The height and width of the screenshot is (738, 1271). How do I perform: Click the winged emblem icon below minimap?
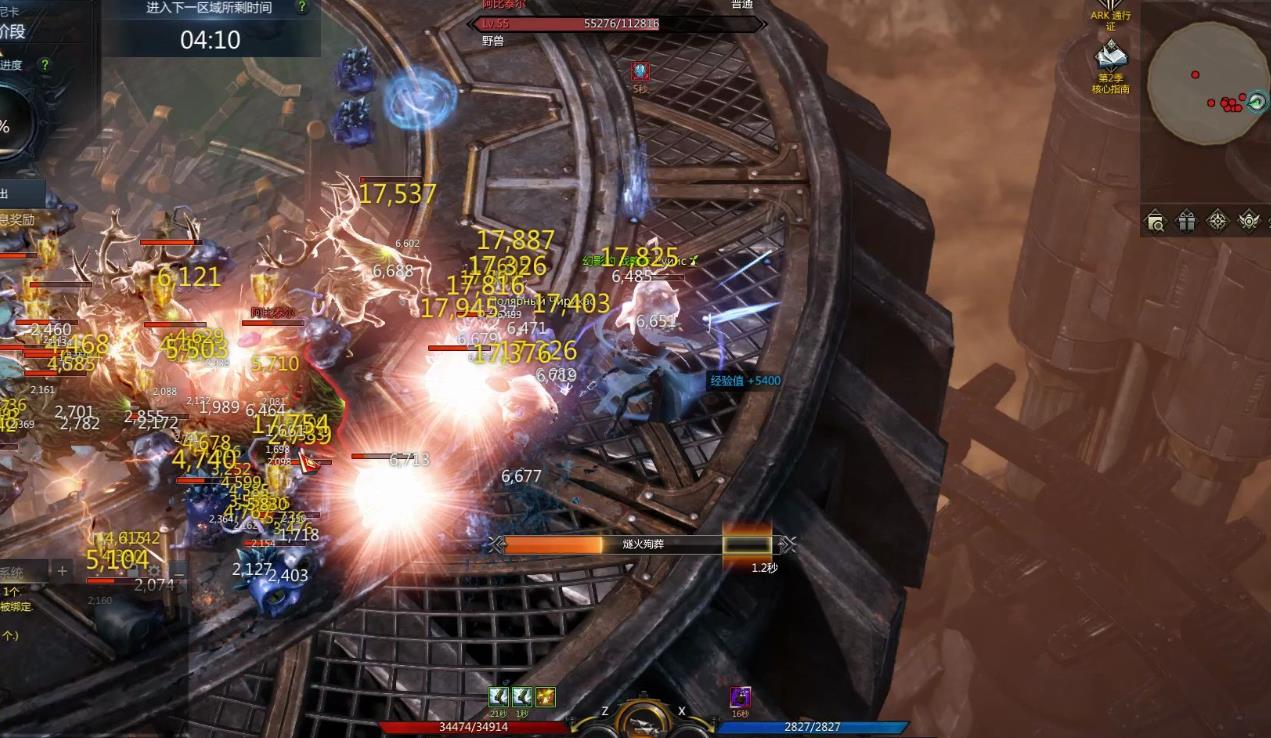(1249, 221)
